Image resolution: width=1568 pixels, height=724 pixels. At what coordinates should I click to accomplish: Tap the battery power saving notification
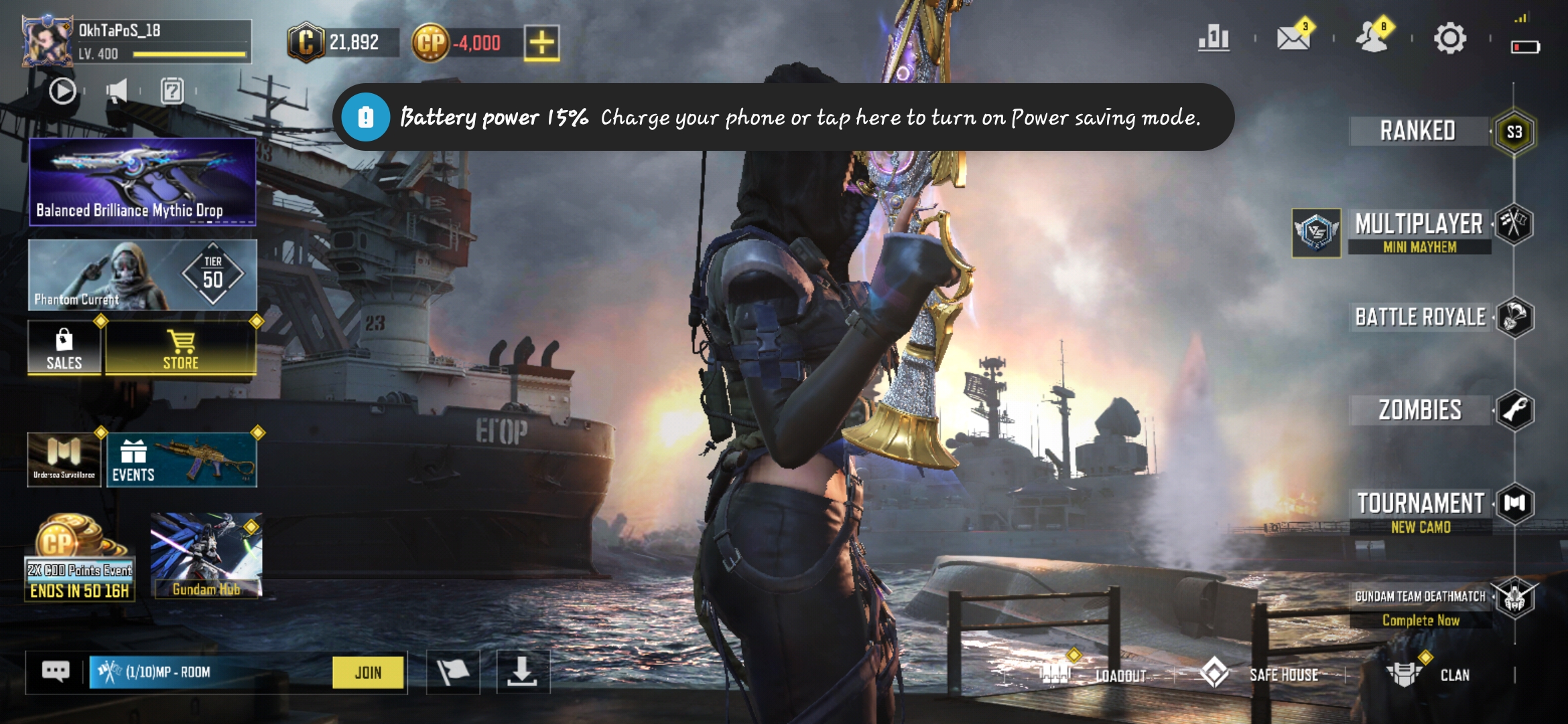point(783,117)
